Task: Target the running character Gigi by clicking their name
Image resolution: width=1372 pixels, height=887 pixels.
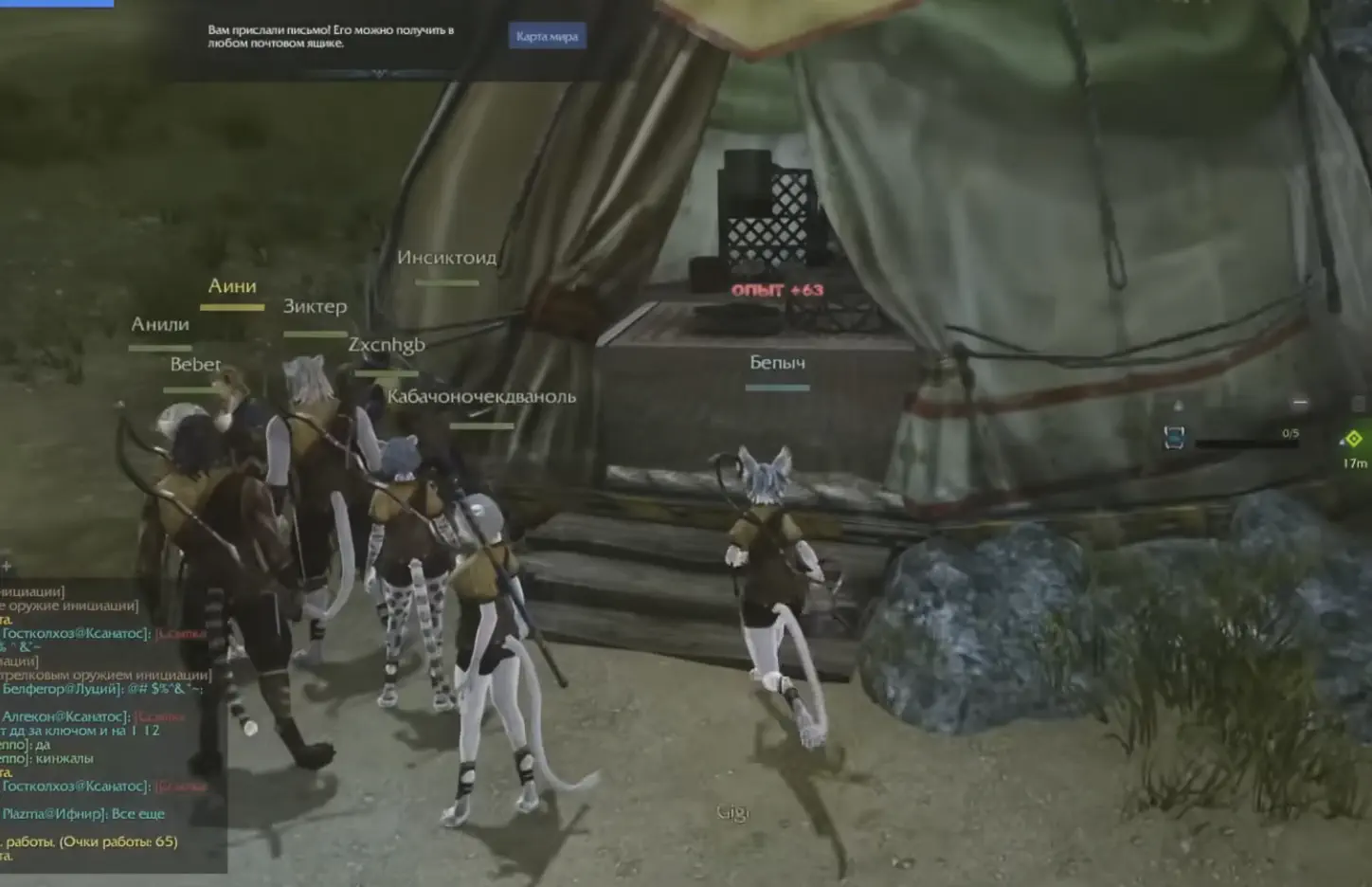Action: pyautogui.click(x=731, y=812)
